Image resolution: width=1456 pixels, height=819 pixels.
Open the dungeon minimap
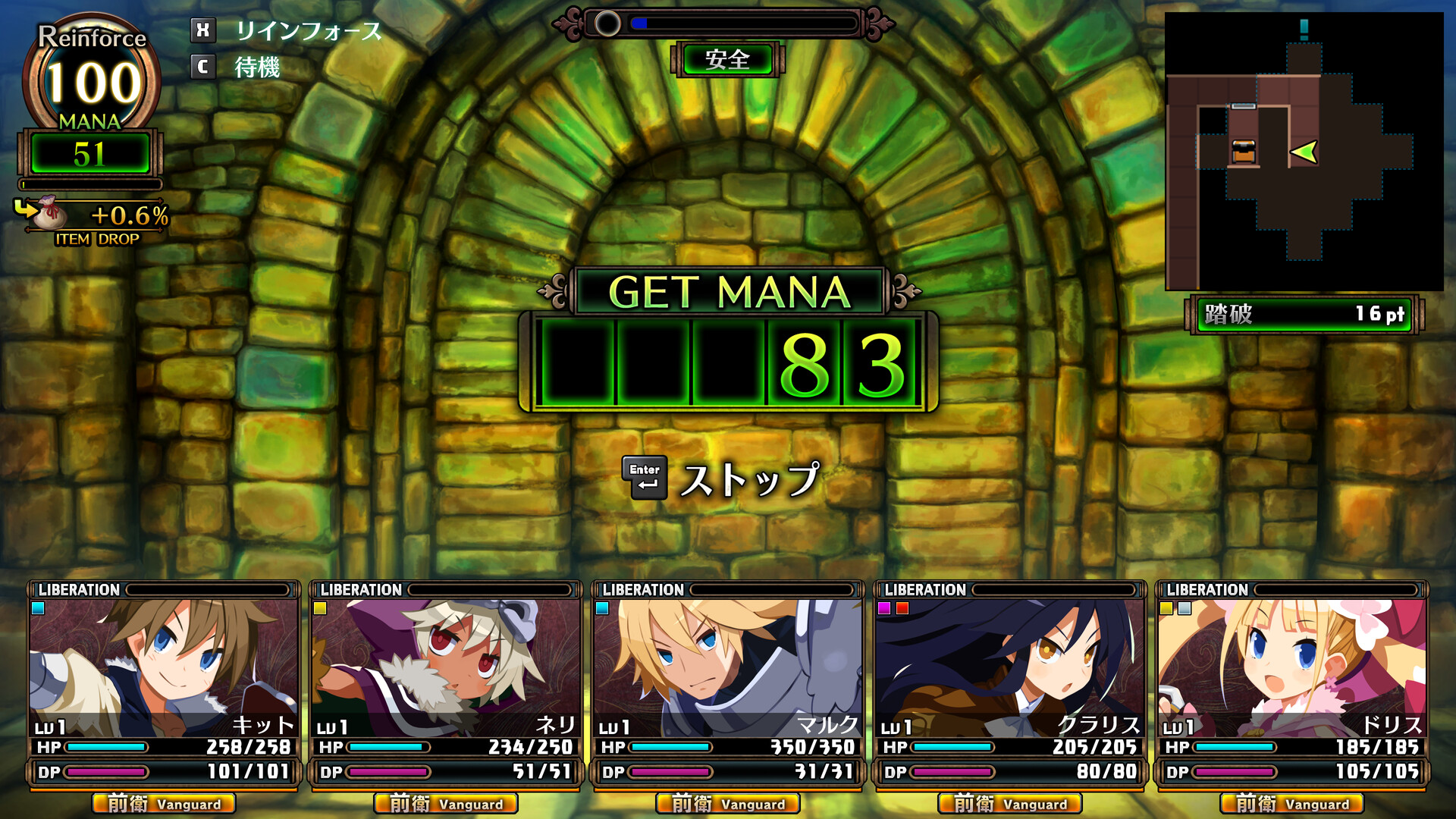pos(1304,152)
